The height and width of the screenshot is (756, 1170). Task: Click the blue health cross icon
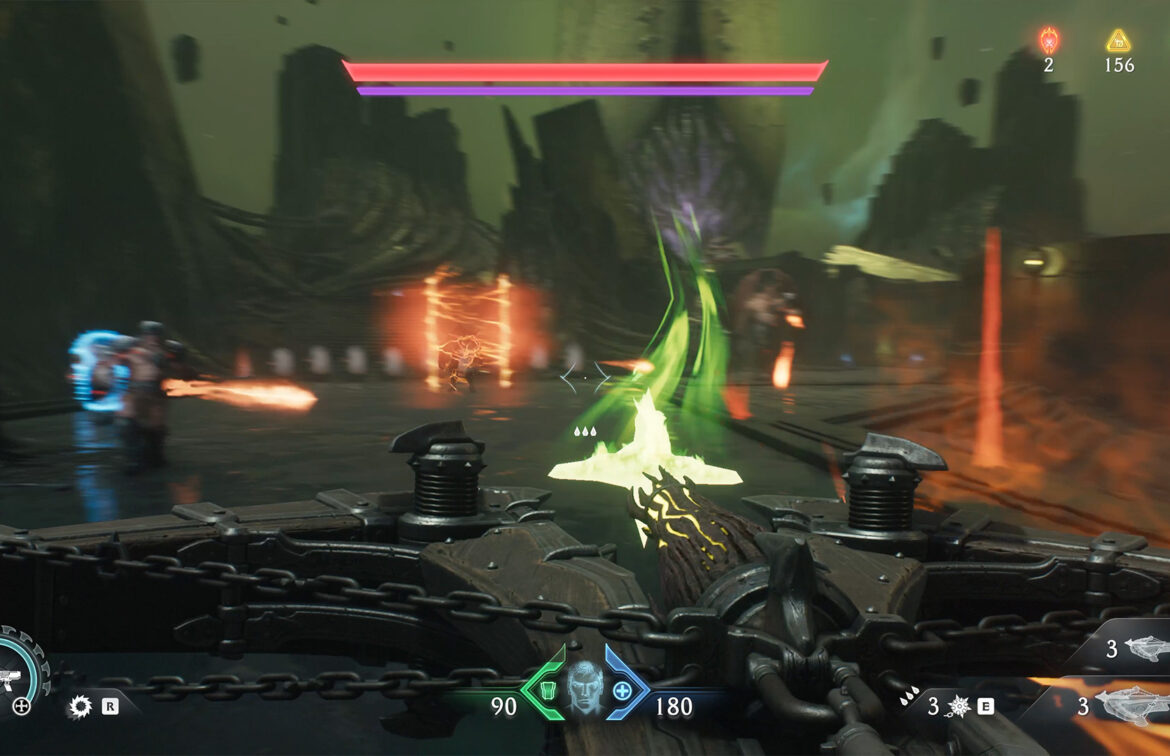(x=622, y=690)
